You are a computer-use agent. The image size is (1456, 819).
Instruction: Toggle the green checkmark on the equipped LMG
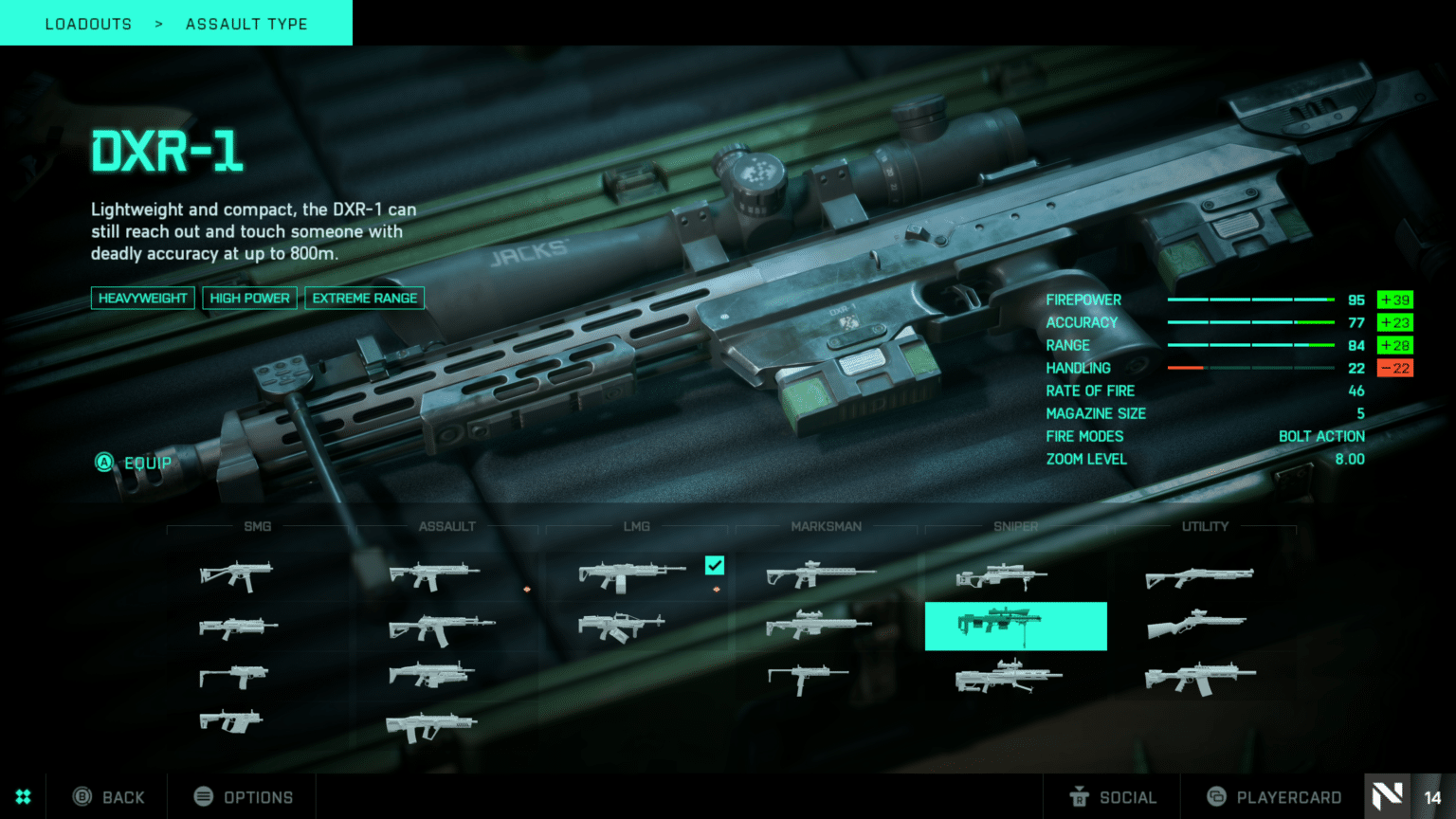[x=714, y=566]
